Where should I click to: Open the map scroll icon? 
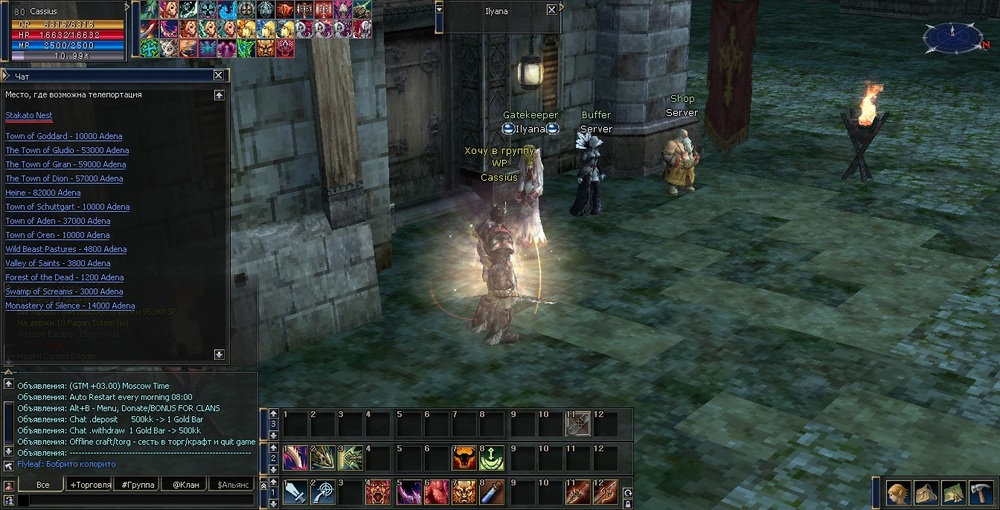point(952,492)
